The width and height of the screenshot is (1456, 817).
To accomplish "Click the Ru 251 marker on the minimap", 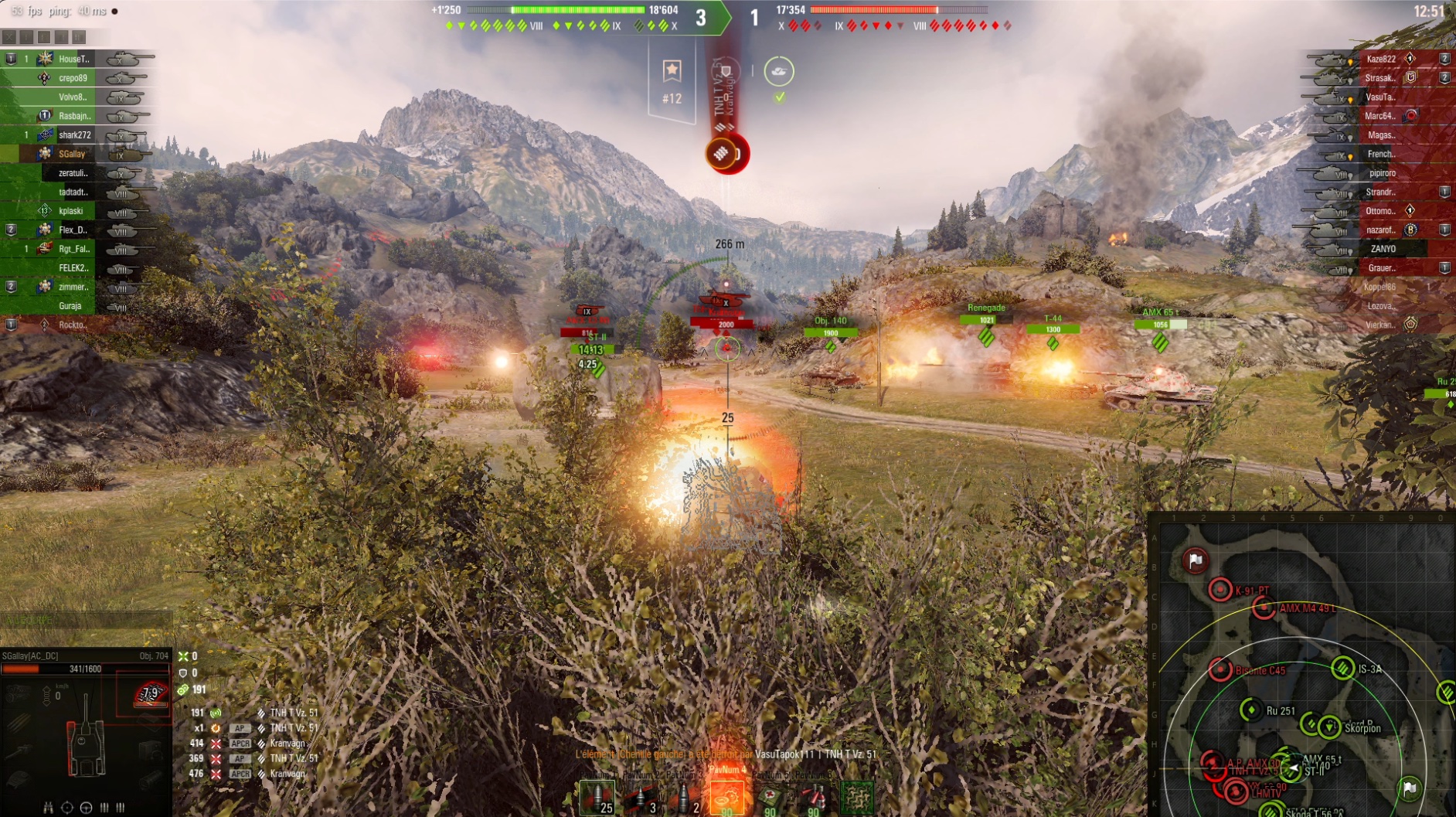I will point(1250,710).
